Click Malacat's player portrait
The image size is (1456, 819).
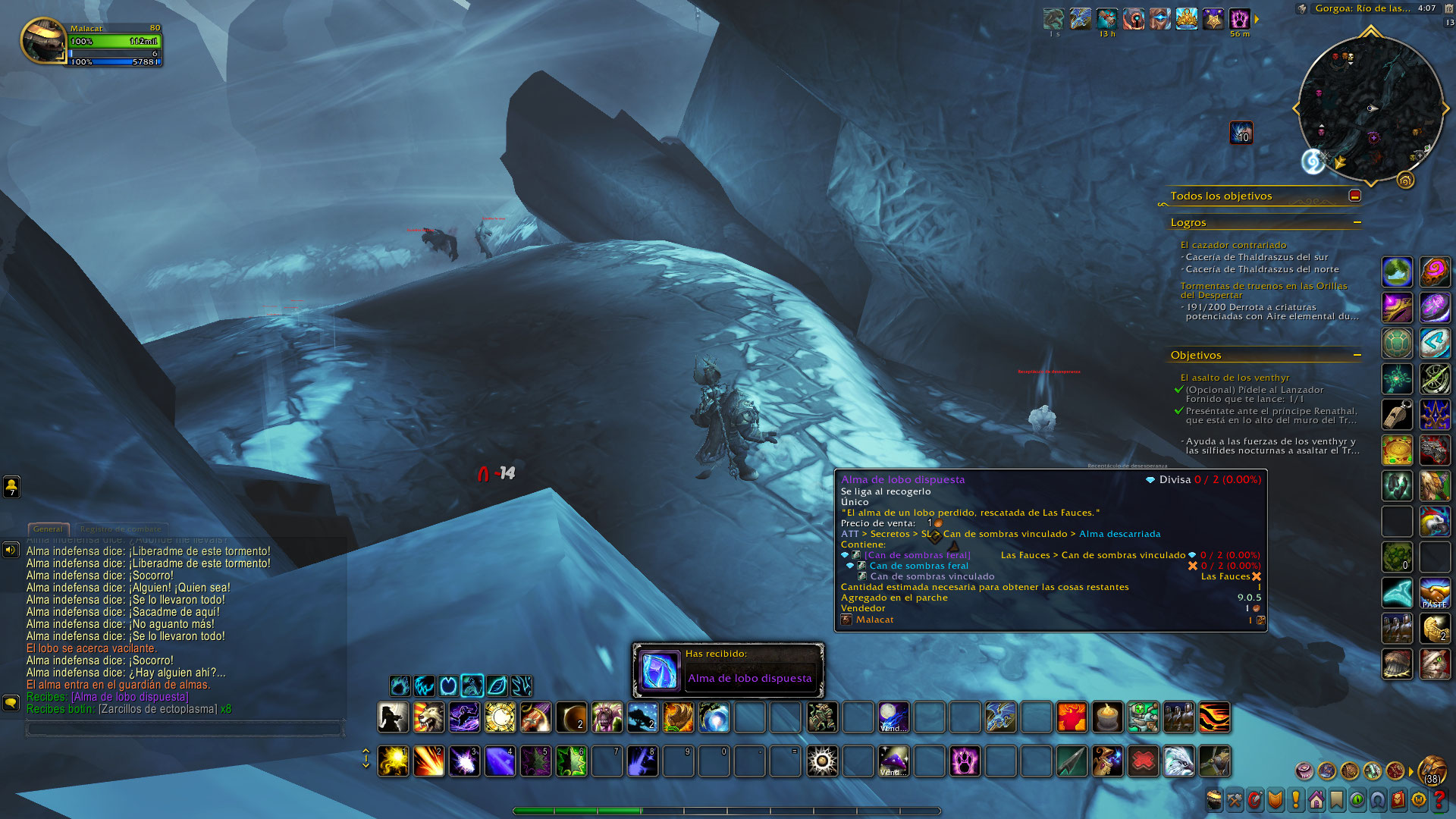[42, 41]
